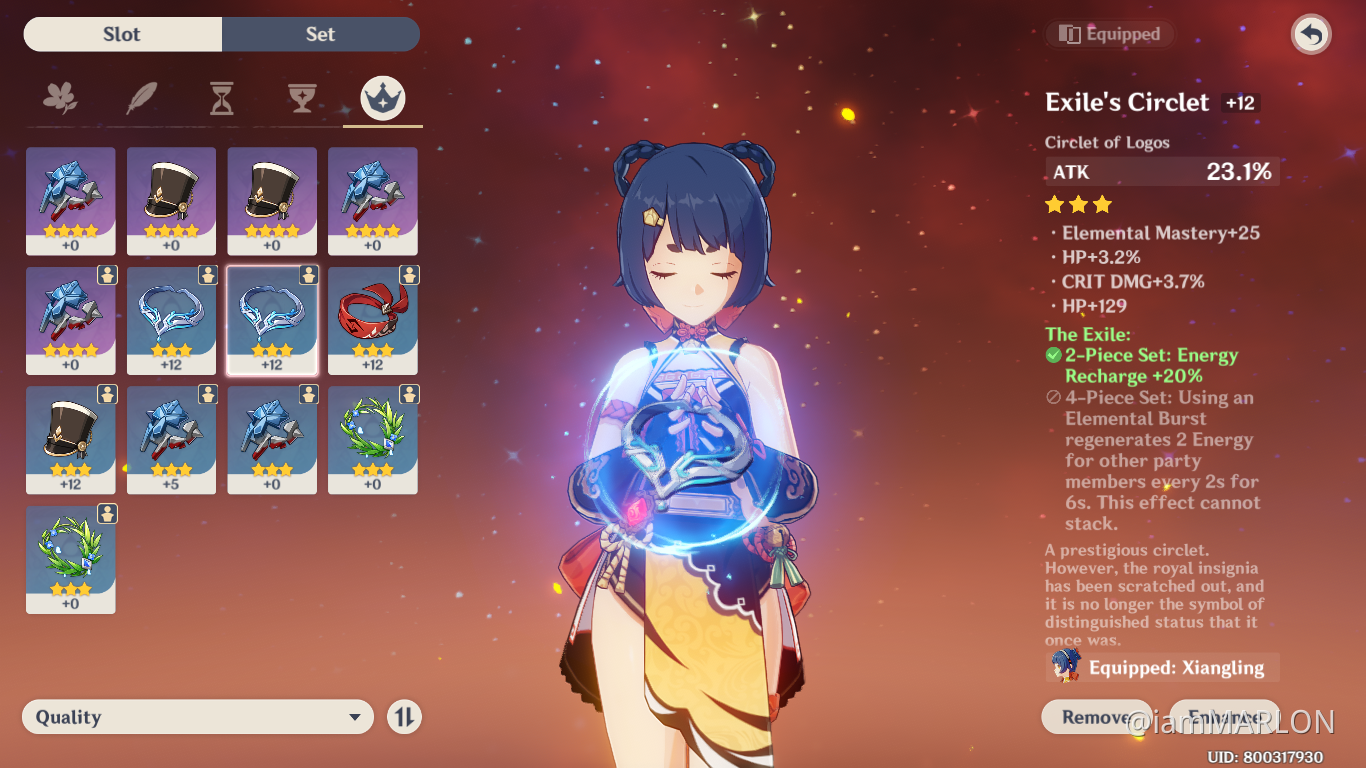1366x768 pixels.
Task: Open the Sands of Eon hourglass filter
Action: pyautogui.click(x=220, y=99)
